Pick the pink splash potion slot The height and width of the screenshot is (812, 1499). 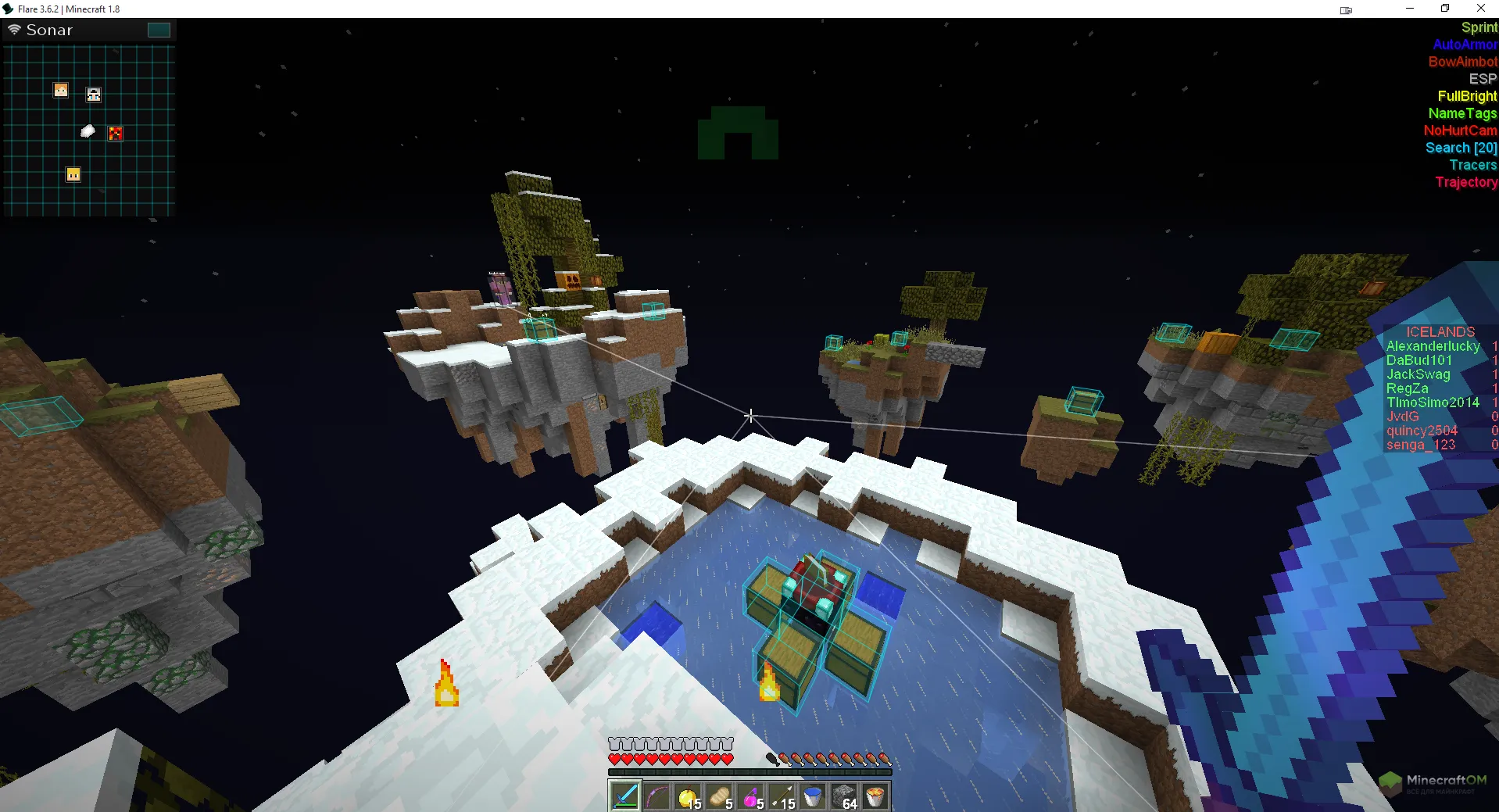[750, 796]
